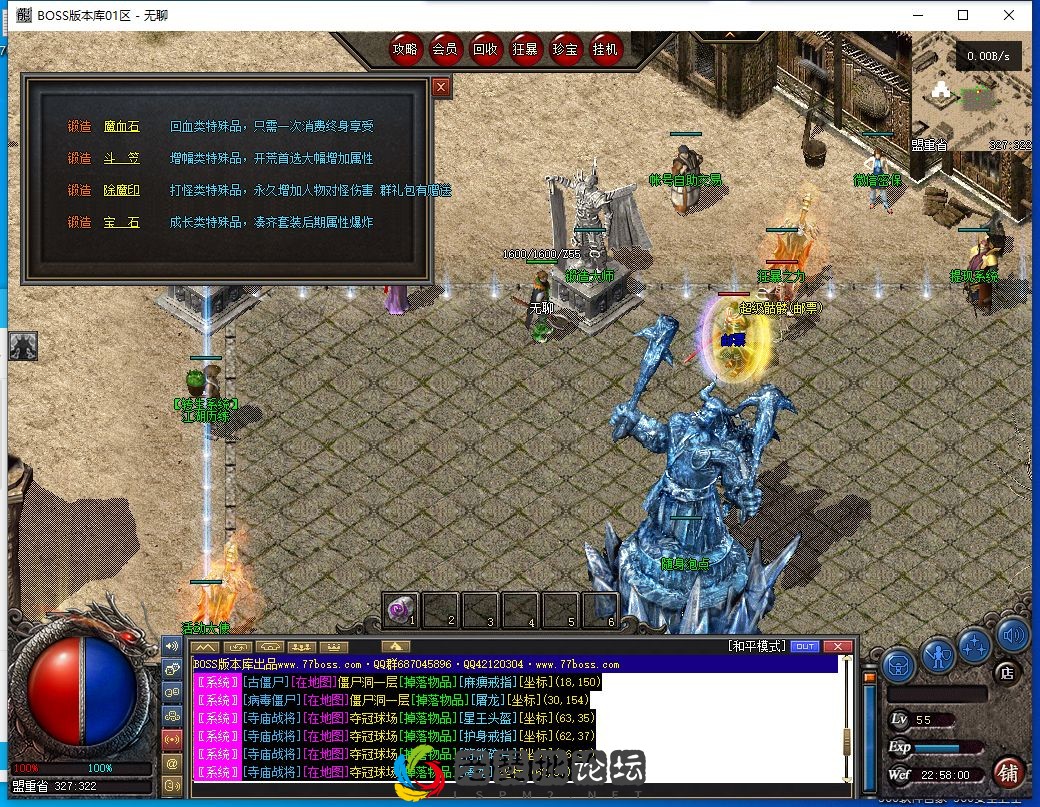Use the purple scroll in hotbar slot 1

tap(401, 607)
